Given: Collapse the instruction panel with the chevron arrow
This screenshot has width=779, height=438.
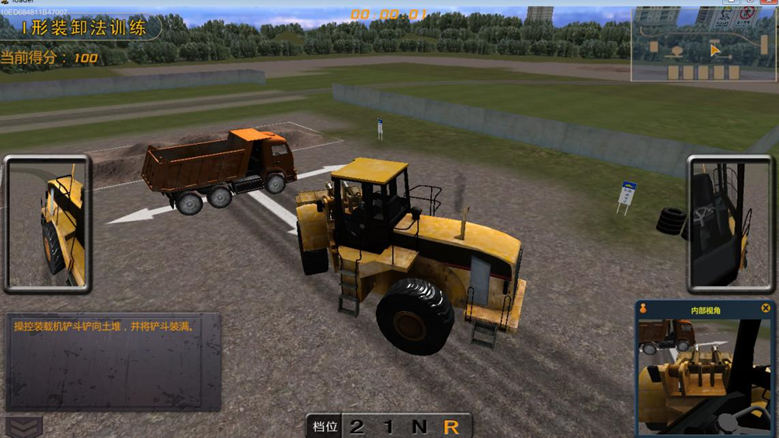Looking at the screenshot, I should click(x=22, y=426).
